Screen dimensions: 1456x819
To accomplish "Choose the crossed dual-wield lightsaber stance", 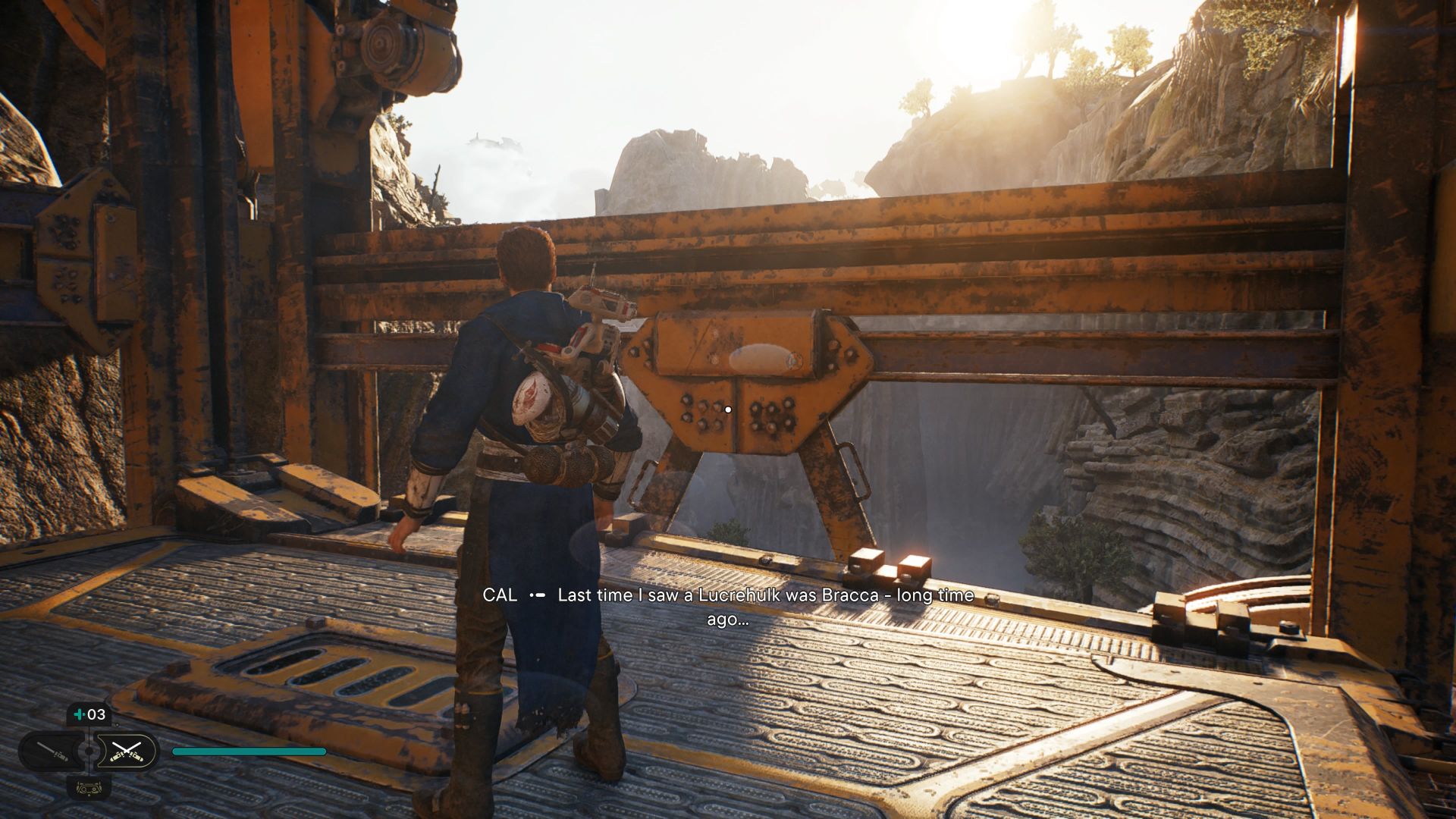I will (x=126, y=752).
